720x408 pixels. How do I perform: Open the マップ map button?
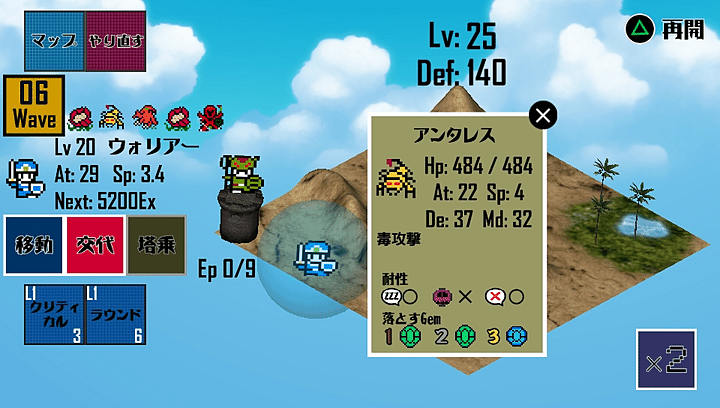(x=55, y=41)
